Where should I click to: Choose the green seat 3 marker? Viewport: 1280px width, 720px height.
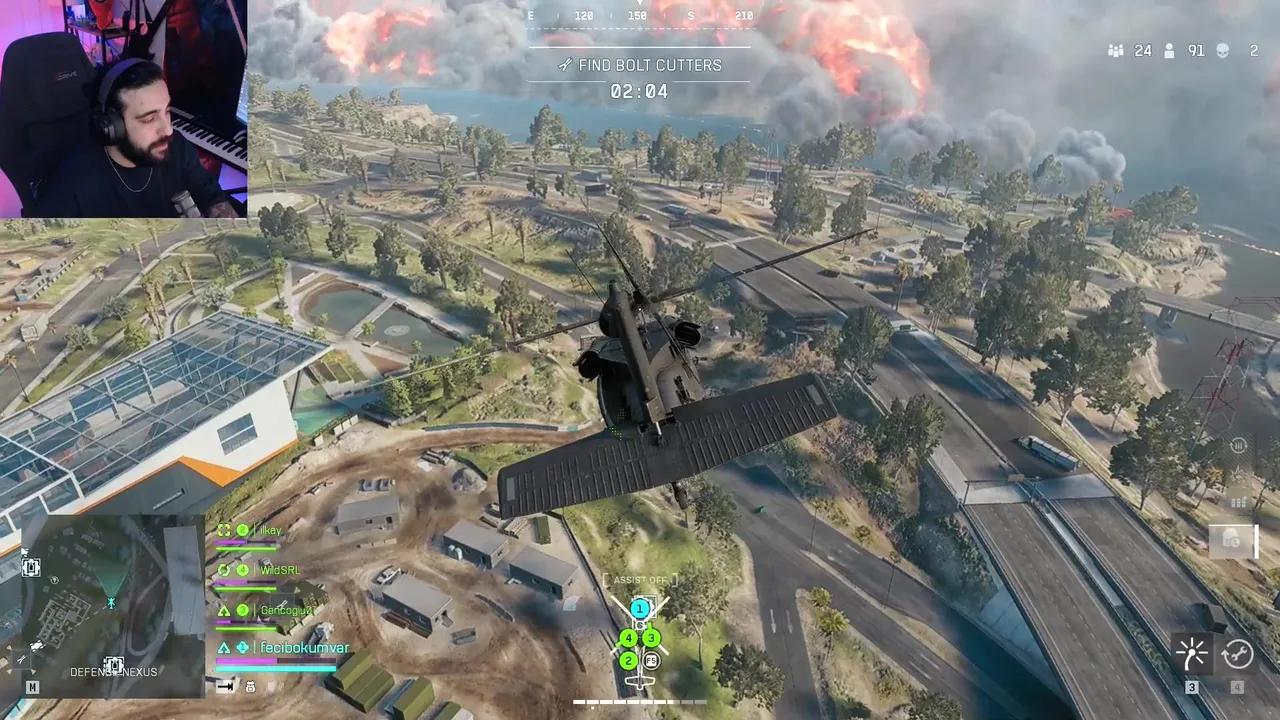[651, 637]
